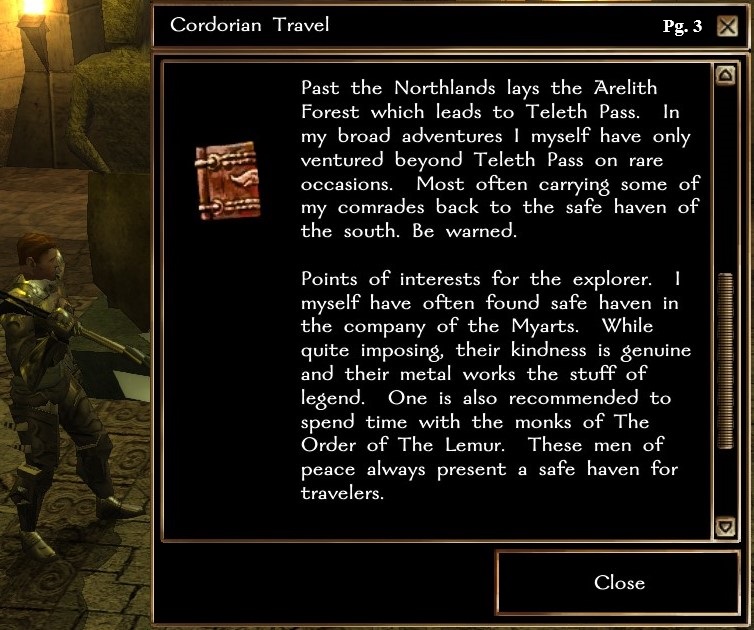The width and height of the screenshot is (754, 630).
Task: Close the Cordorian Travel book window
Action: tap(619, 583)
